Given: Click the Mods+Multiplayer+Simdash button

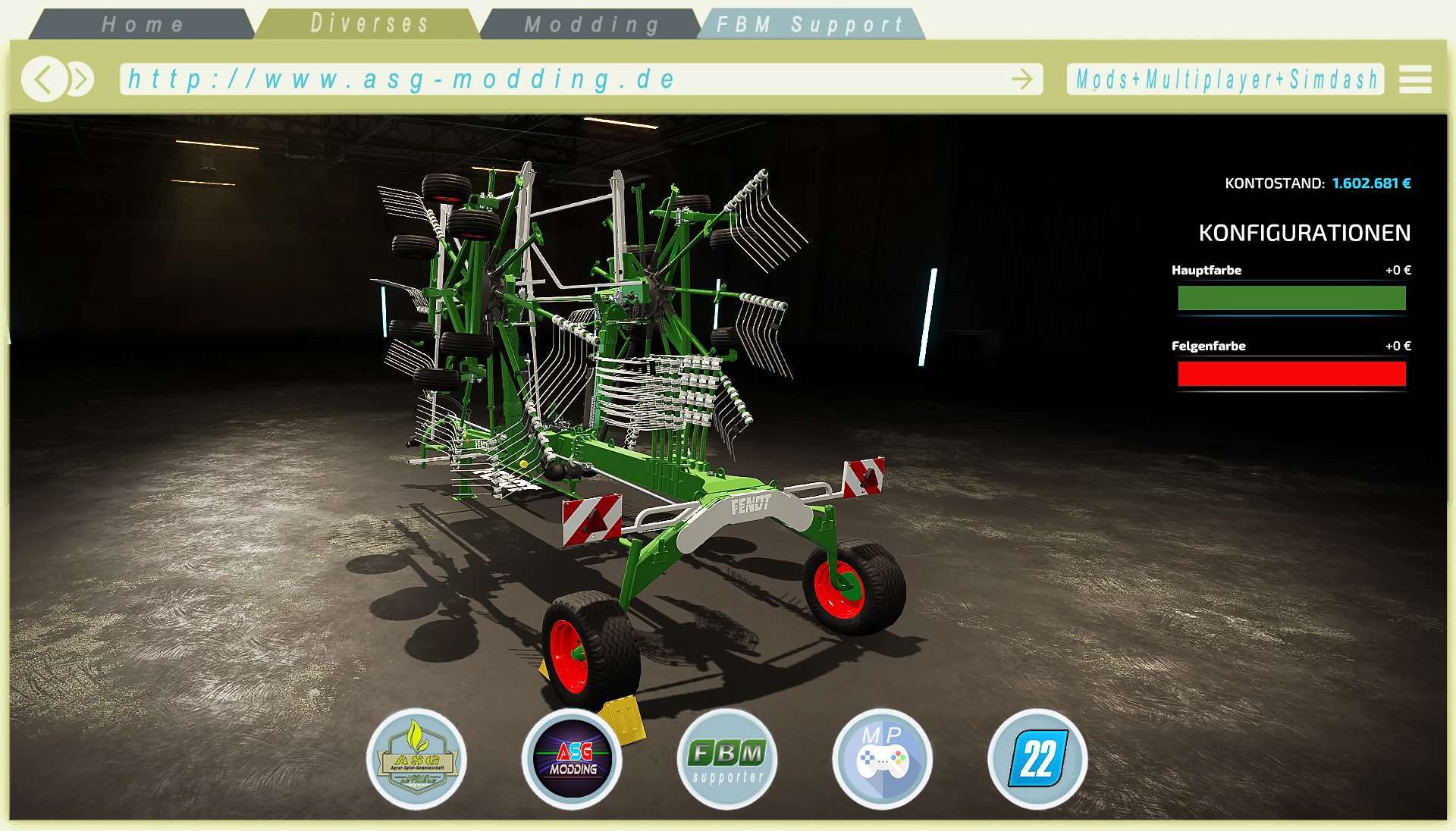Looking at the screenshot, I should click(x=1226, y=78).
